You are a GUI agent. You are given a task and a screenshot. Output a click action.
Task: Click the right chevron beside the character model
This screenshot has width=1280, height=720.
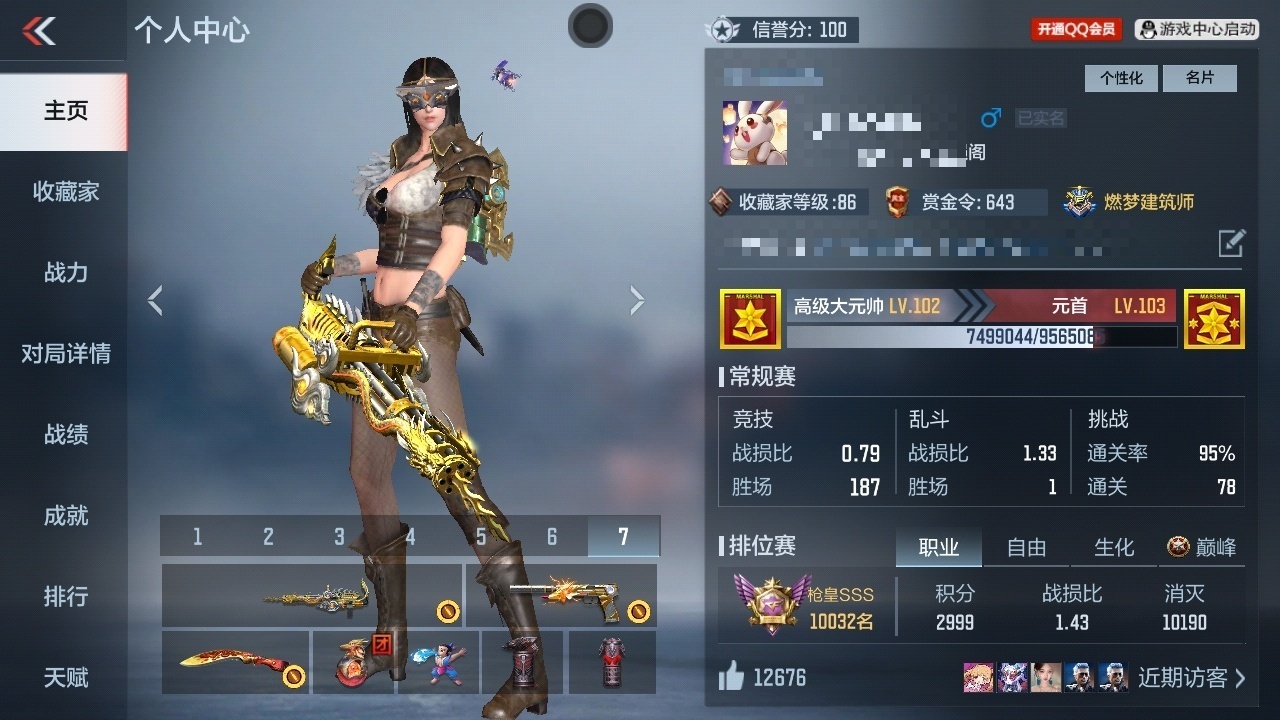tap(637, 300)
